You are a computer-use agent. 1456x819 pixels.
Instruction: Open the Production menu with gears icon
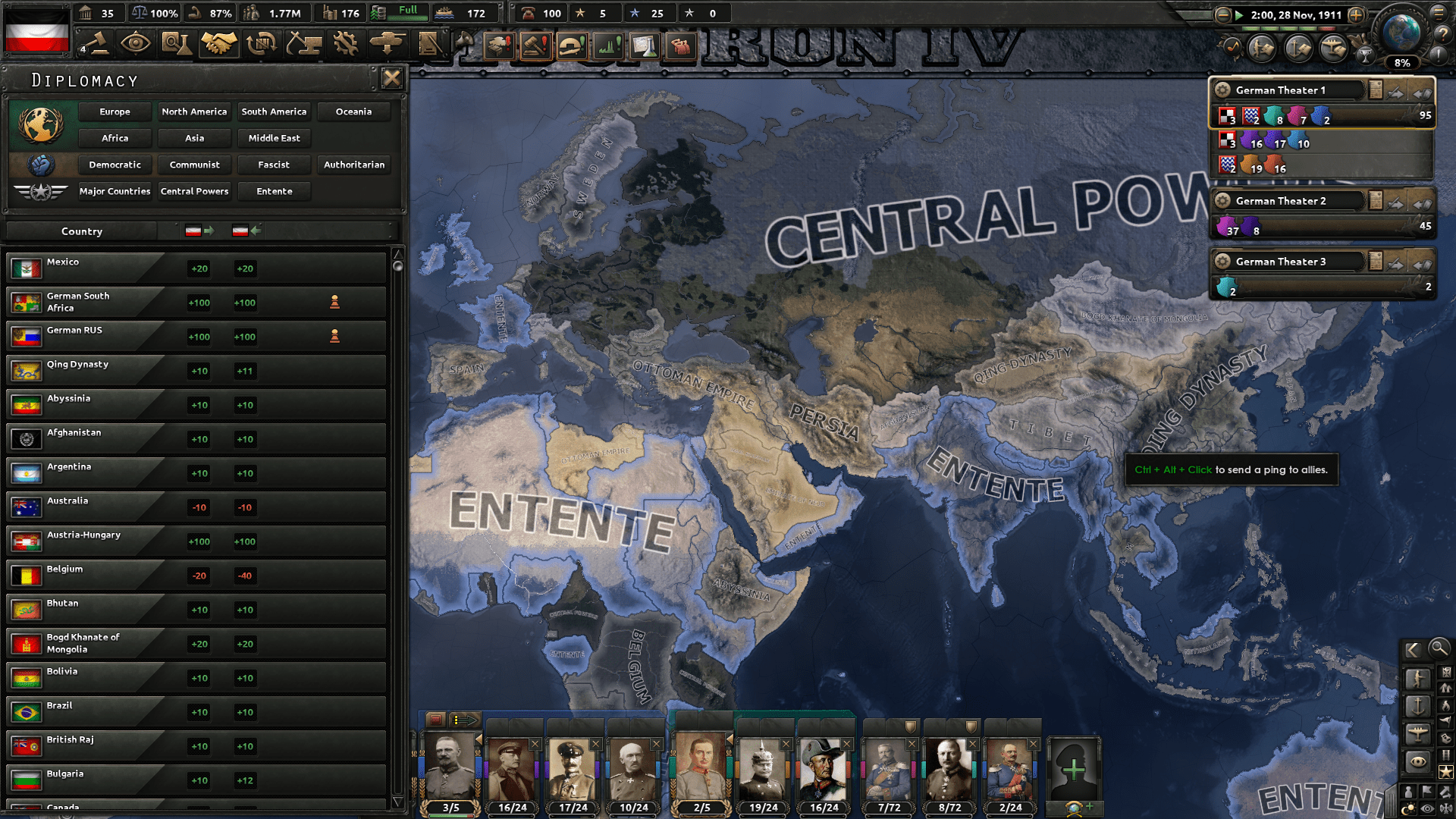(x=346, y=44)
